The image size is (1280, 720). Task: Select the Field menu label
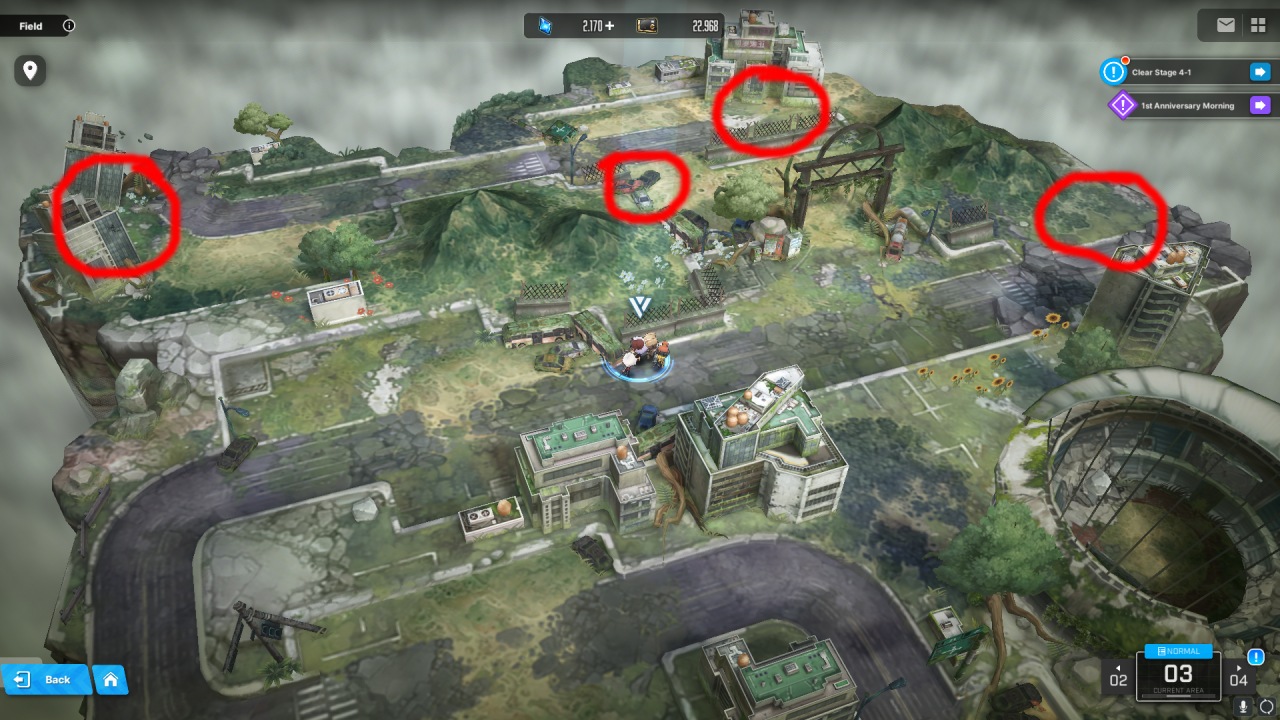[x=30, y=25]
